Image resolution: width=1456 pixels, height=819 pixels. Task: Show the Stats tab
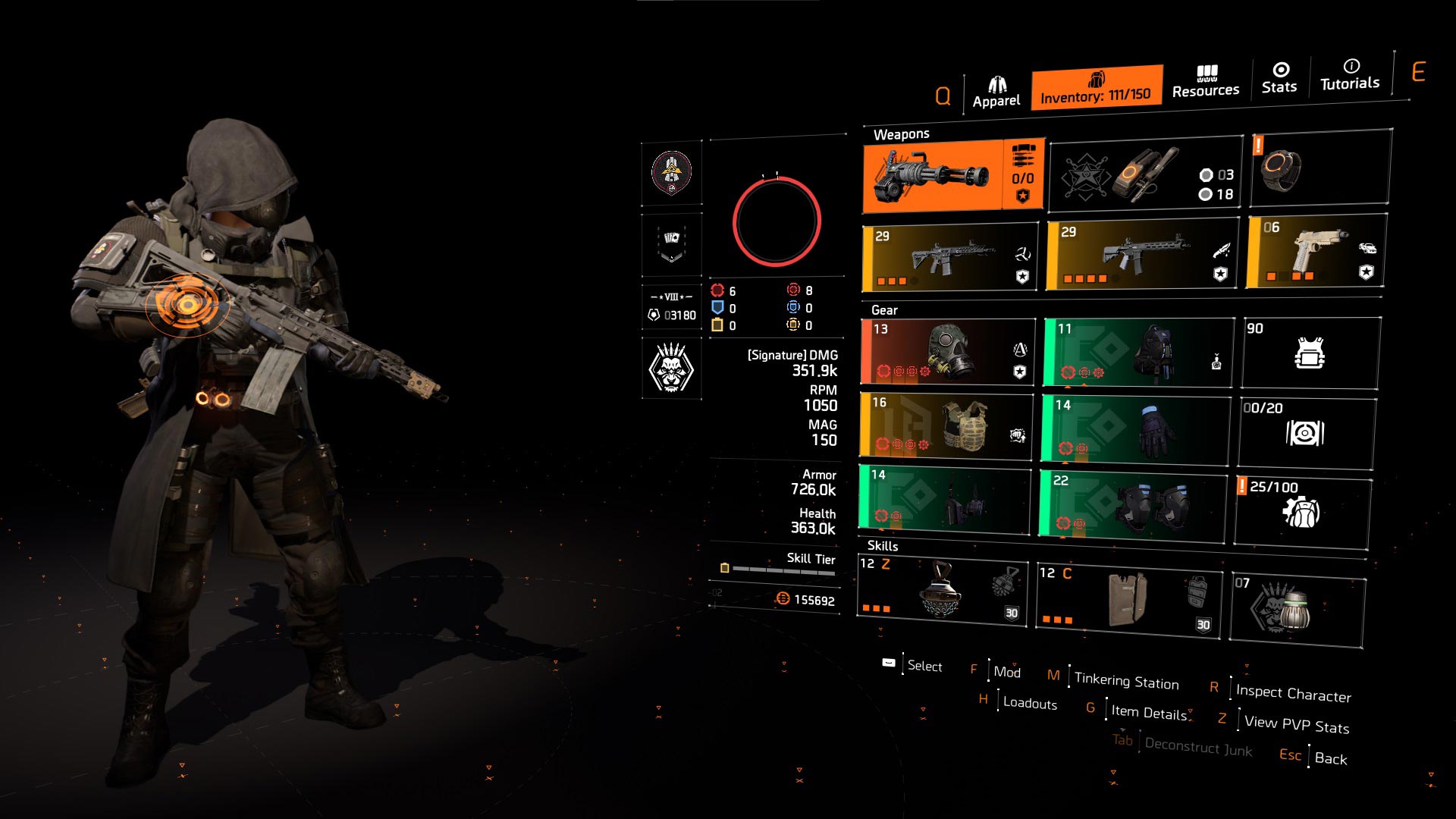[x=1279, y=79]
